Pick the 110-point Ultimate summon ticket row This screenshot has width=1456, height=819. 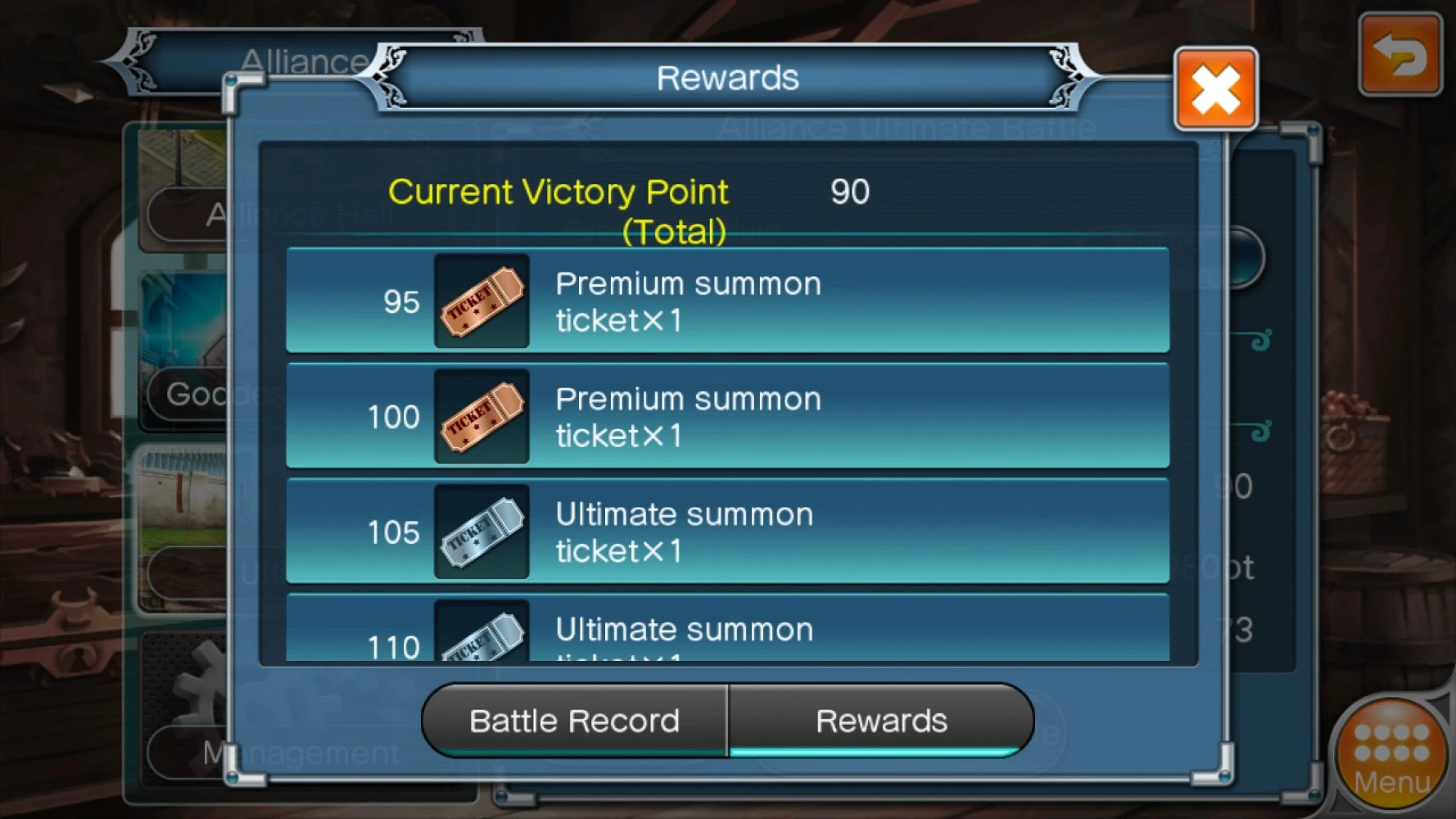[727, 631]
